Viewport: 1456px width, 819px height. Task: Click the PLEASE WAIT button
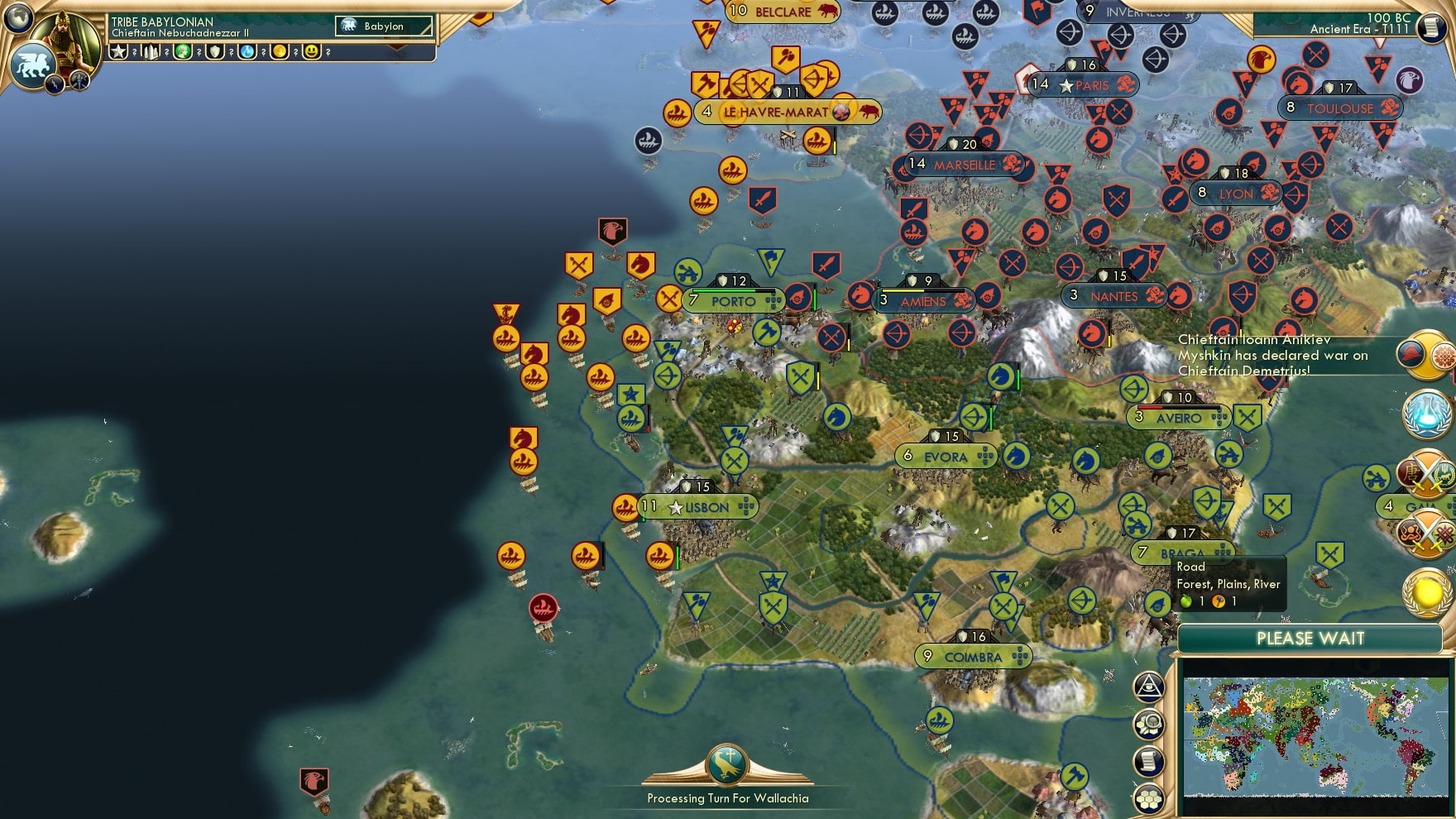click(1310, 639)
